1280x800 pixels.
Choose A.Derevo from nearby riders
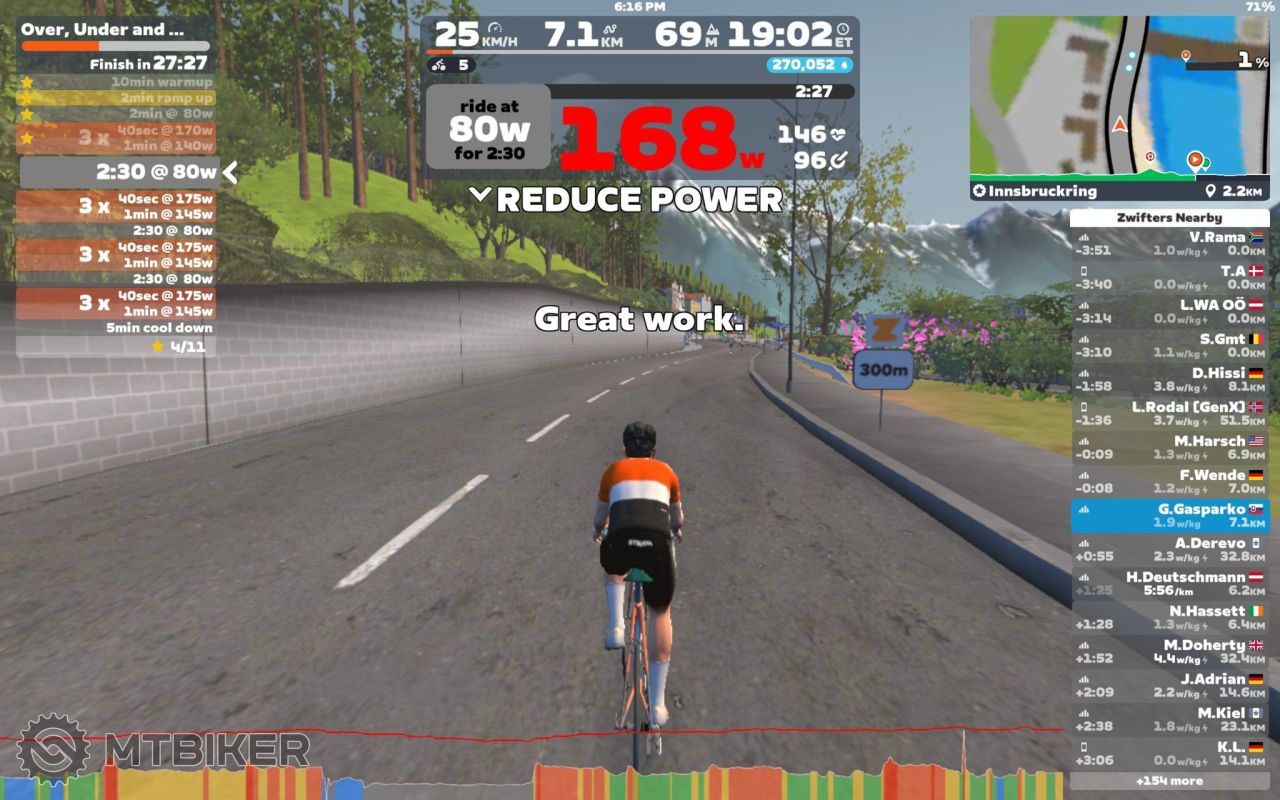click(1169, 549)
